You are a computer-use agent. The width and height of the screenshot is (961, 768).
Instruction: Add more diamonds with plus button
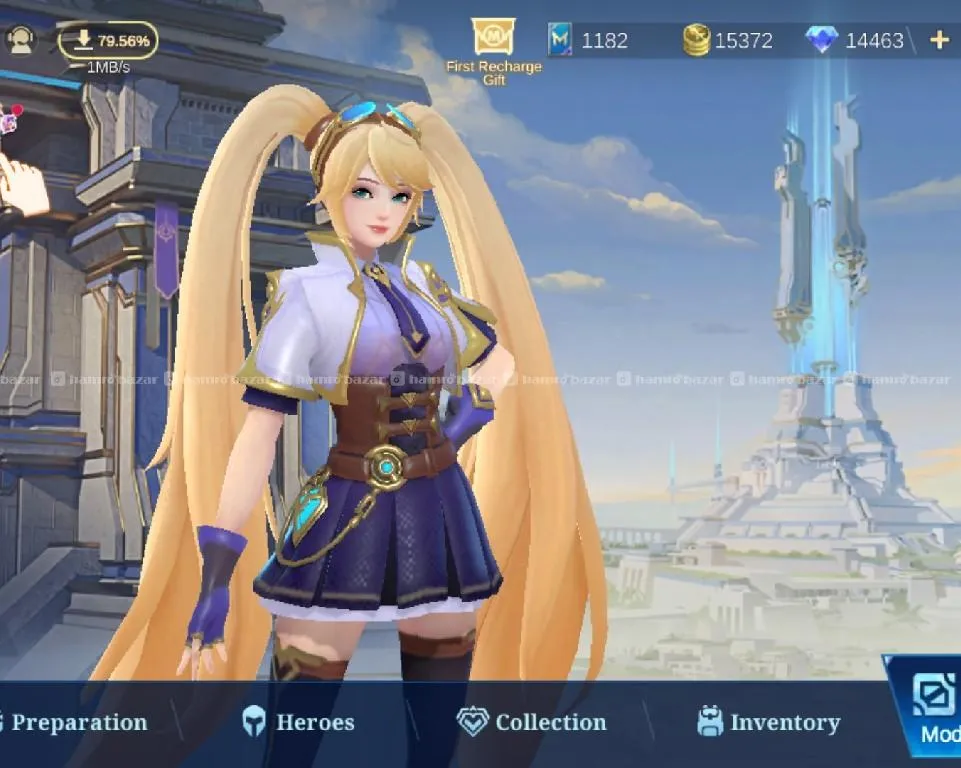click(x=939, y=40)
